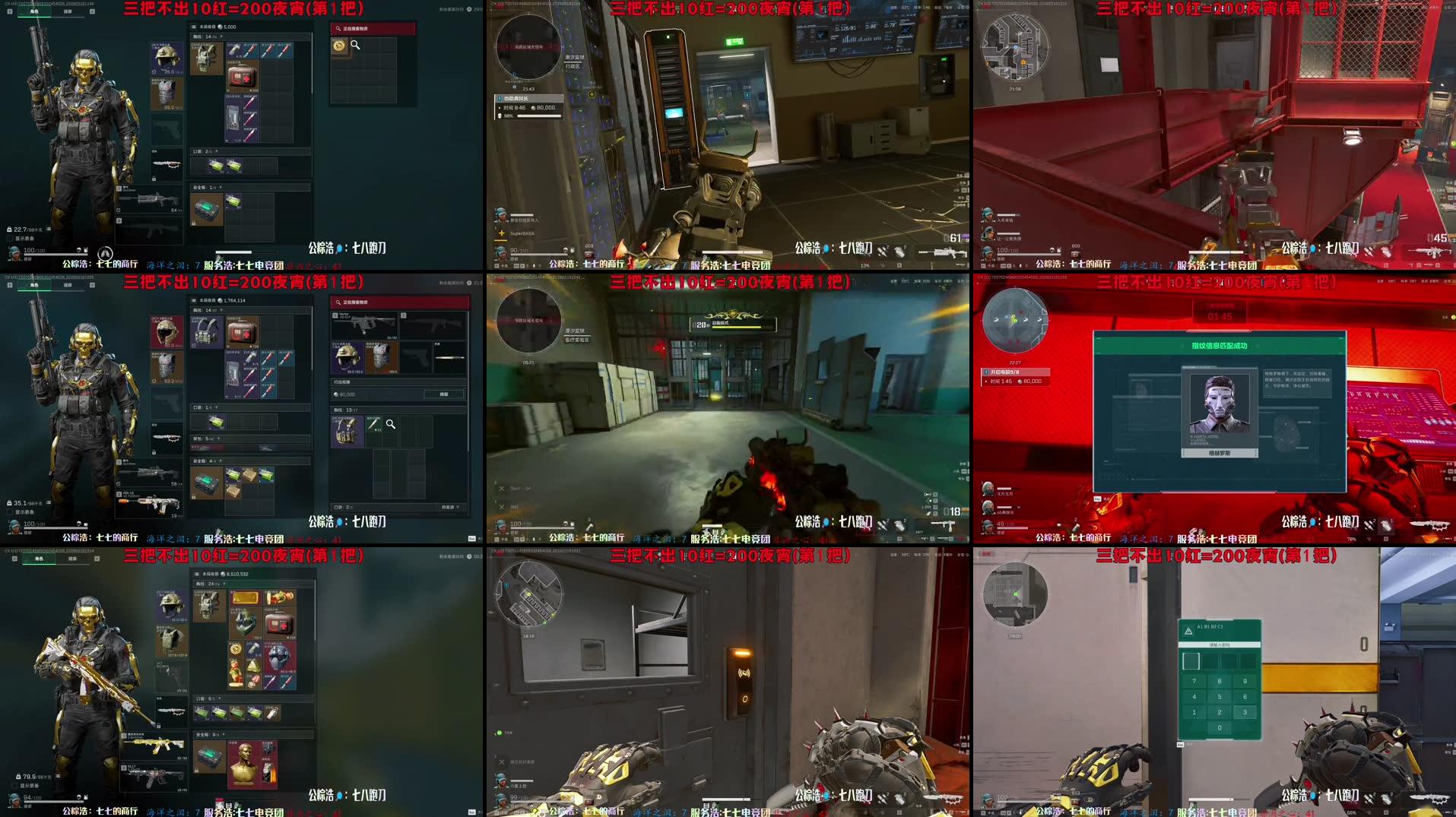The image size is (1456, 817).
Task: Select the tactical helmet in the equipment slot
Action: (166, 59)
